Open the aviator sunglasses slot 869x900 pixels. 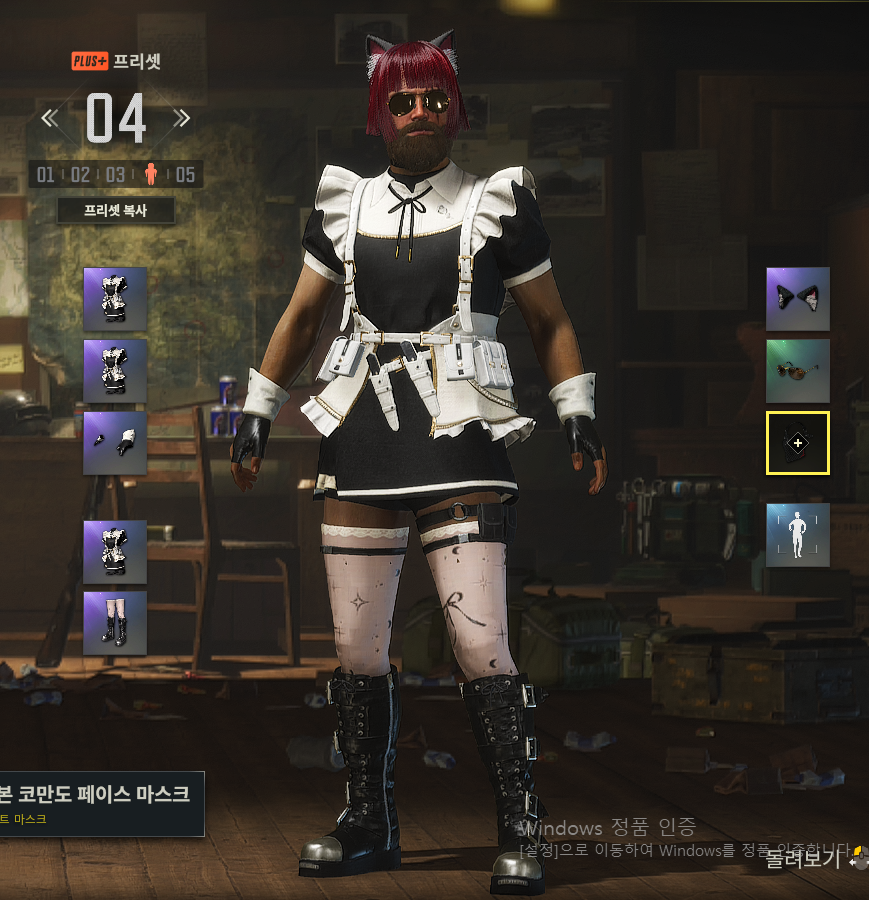pos(797,370)
